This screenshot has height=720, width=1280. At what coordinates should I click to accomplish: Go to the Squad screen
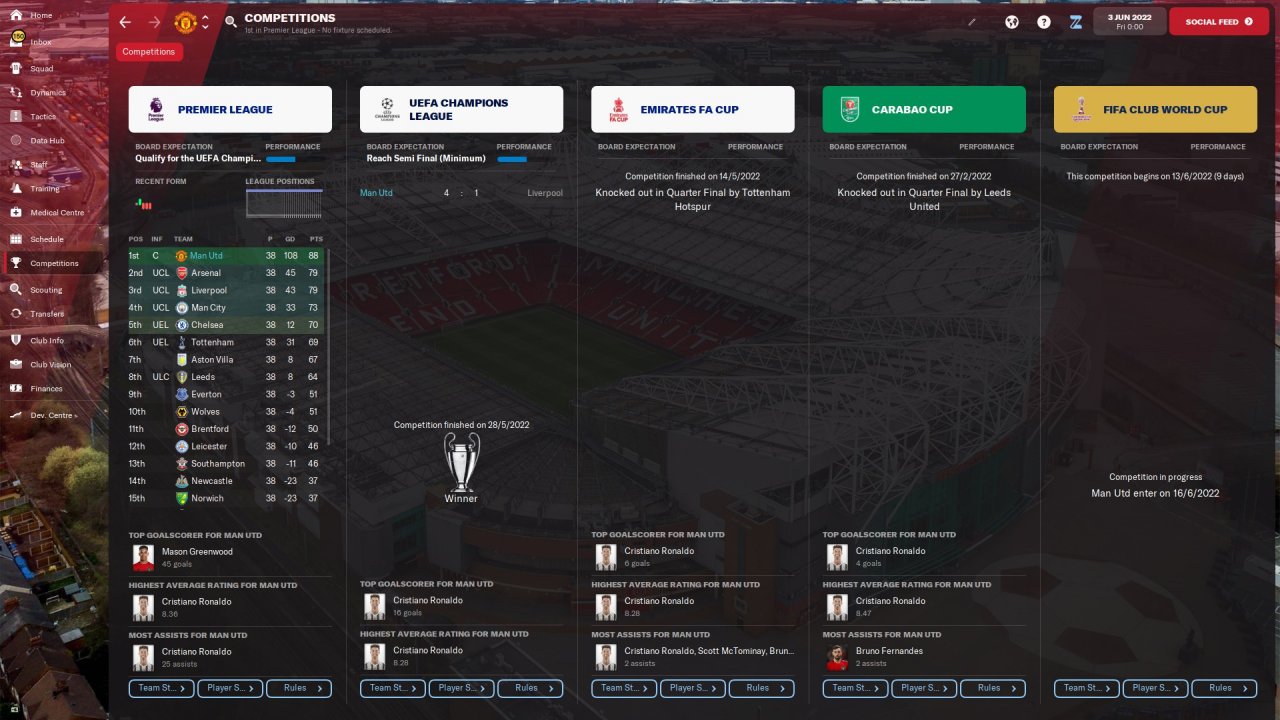[x=41, y=68]
